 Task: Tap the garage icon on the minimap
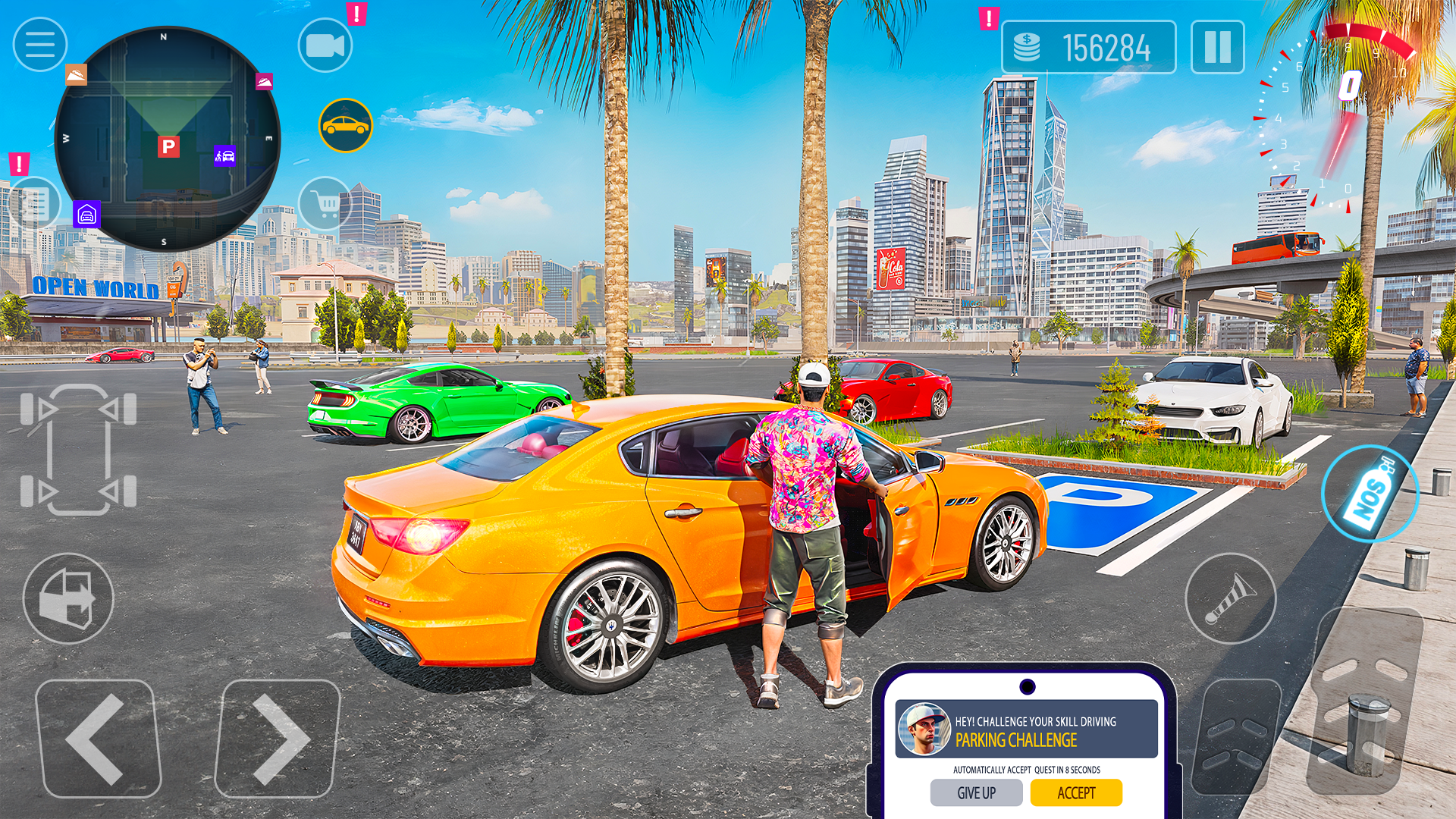(x=85, y=215)
